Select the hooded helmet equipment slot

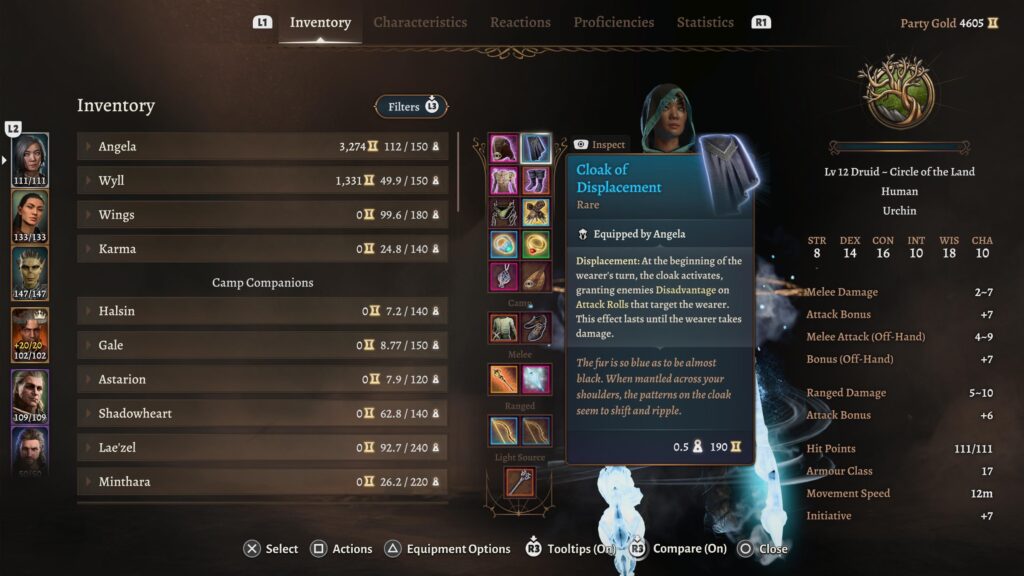(503, 149)
